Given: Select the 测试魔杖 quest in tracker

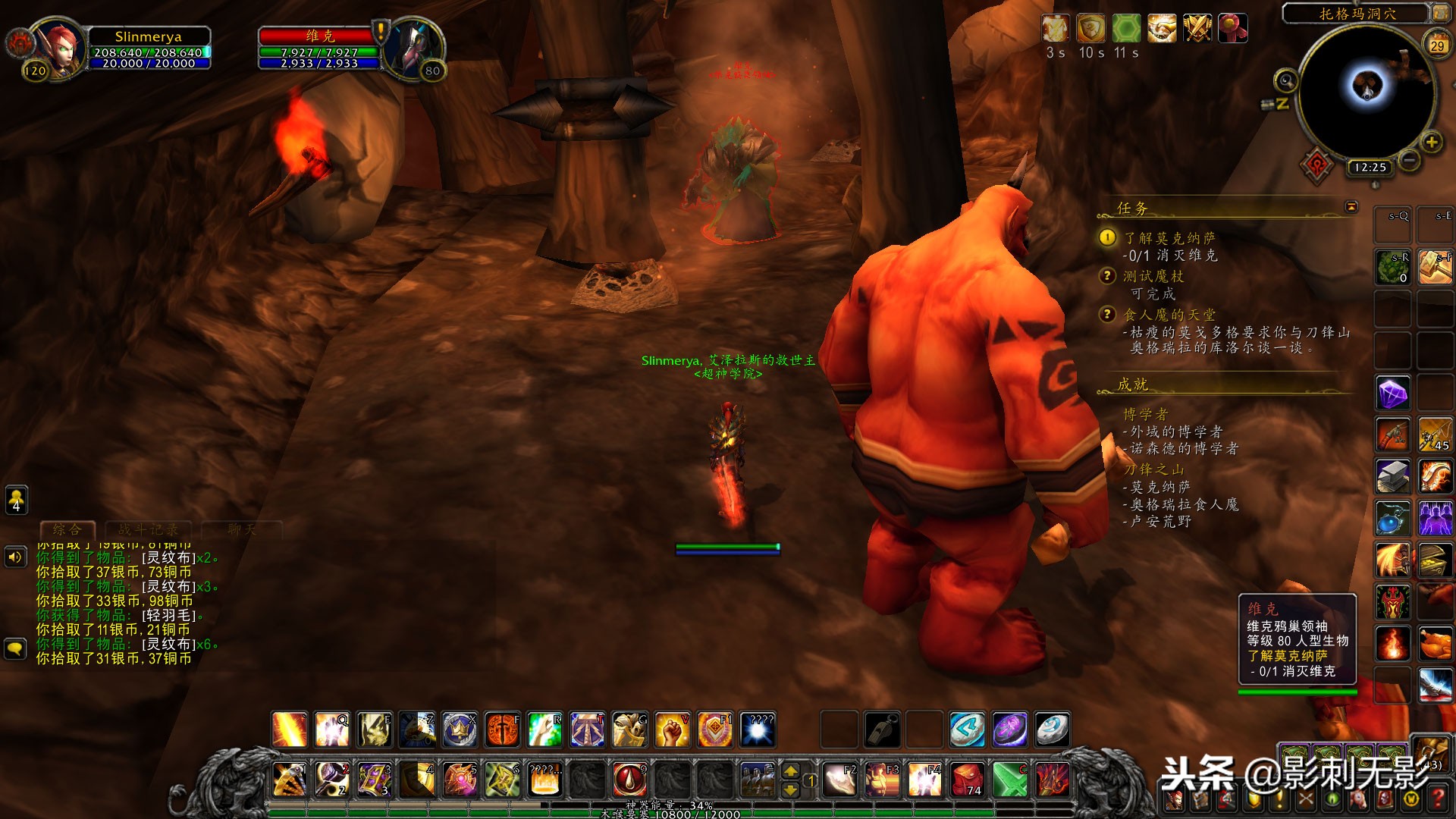Looking at the screenshot, I should pyautogui.click(x=1153, y=276).
